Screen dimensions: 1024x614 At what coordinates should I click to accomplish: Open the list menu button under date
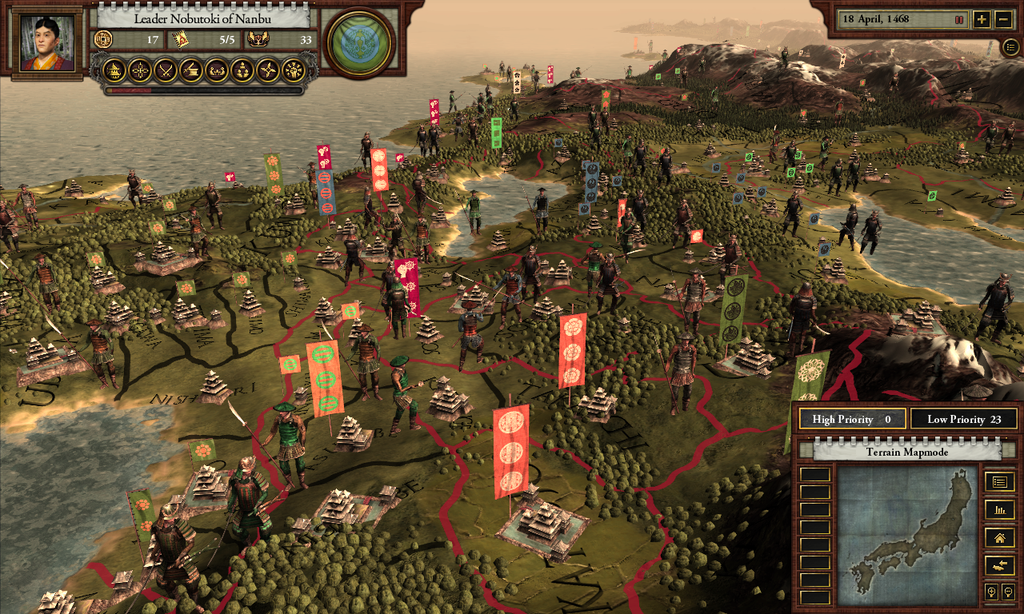click(x=1011, y=46)
